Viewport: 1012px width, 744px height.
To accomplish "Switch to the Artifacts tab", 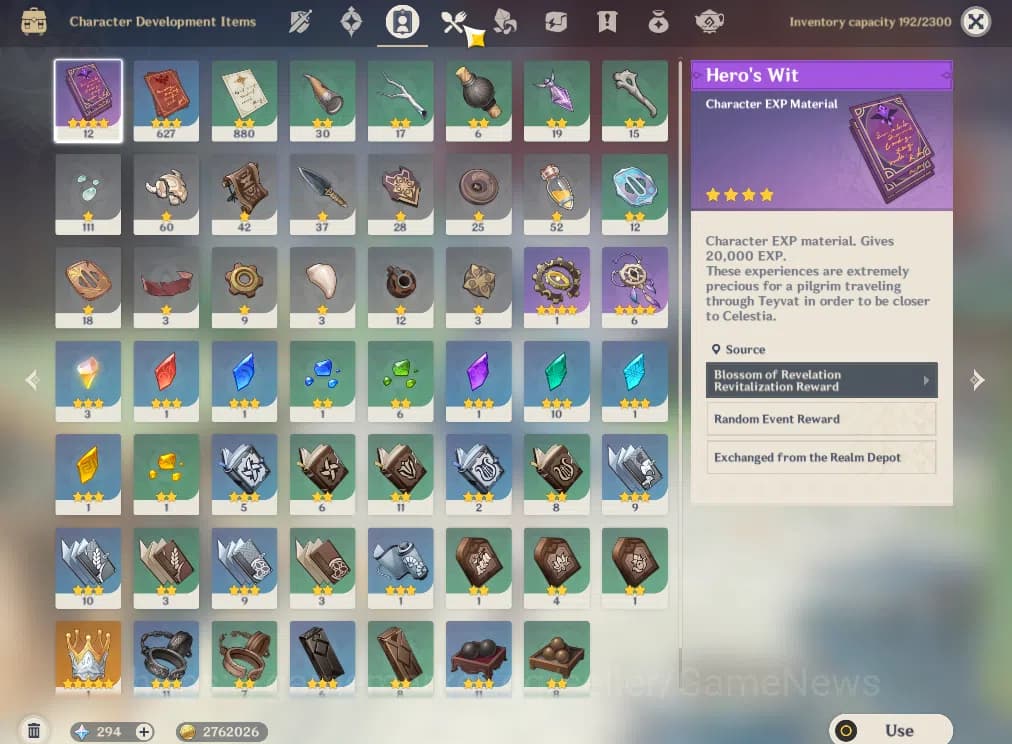I will click(x=351, y=21).
